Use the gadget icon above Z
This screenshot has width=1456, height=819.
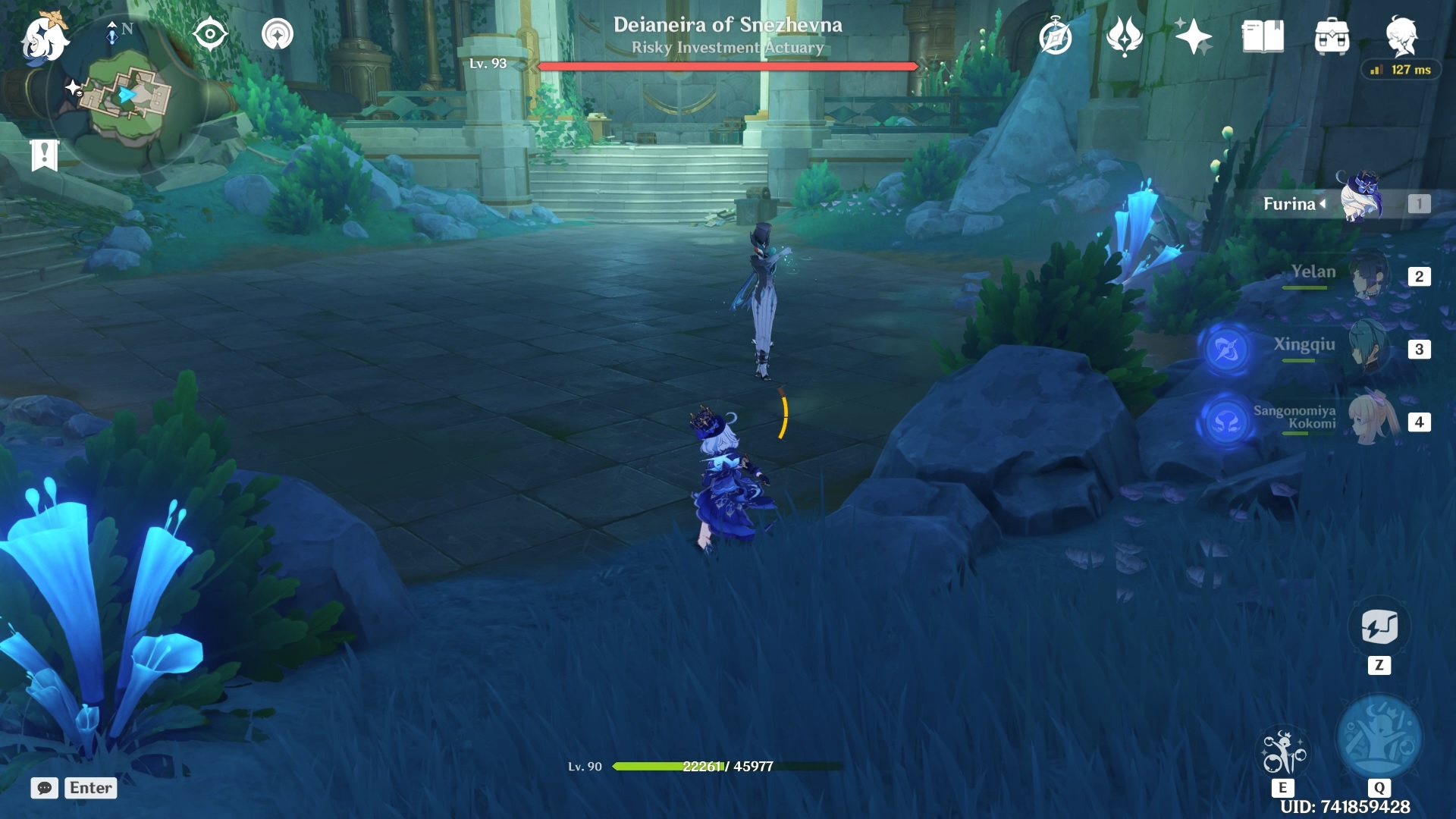[1379, 628]
